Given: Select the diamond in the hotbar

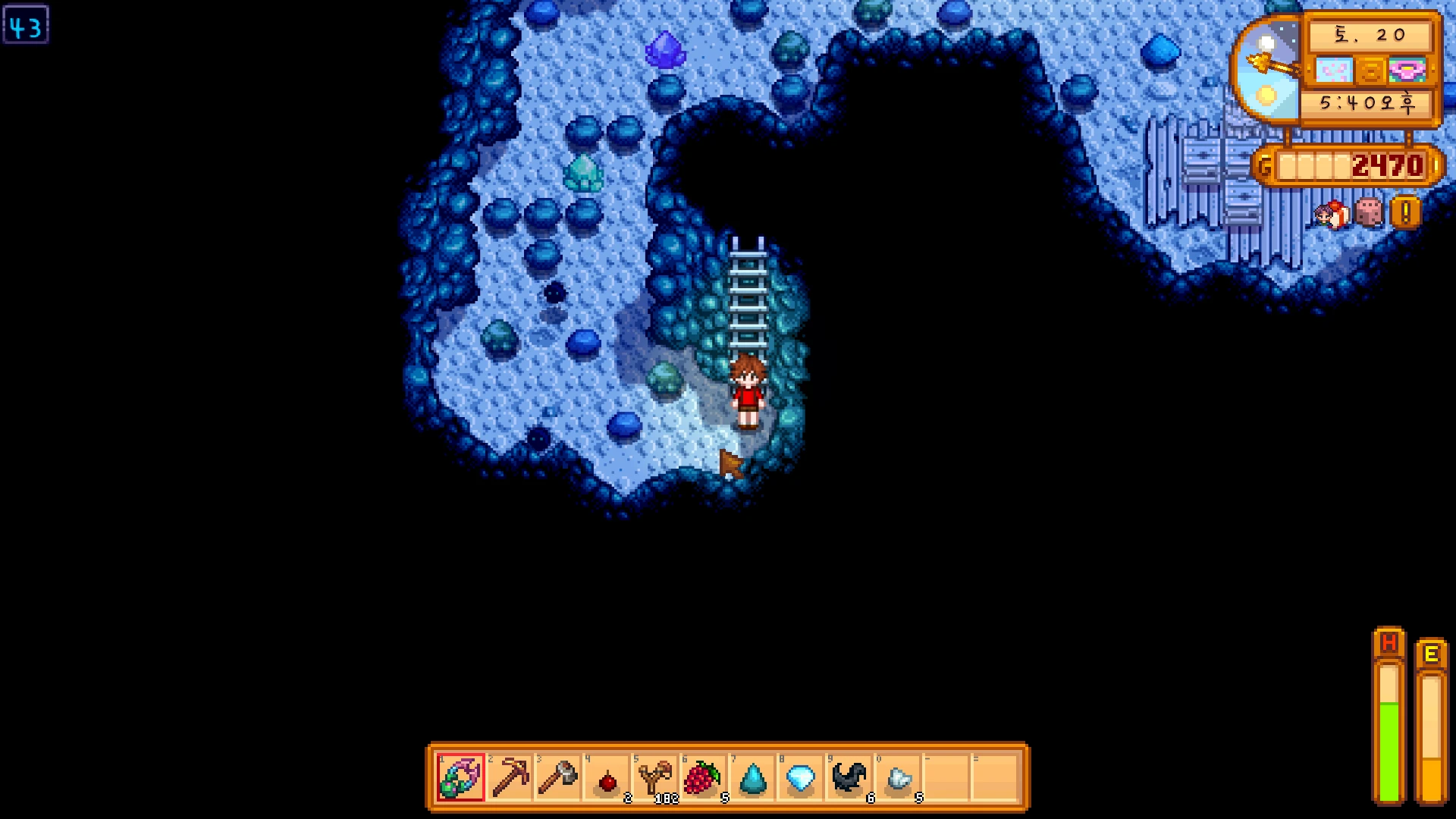Looking at the screenshot, I should (801, 777).
